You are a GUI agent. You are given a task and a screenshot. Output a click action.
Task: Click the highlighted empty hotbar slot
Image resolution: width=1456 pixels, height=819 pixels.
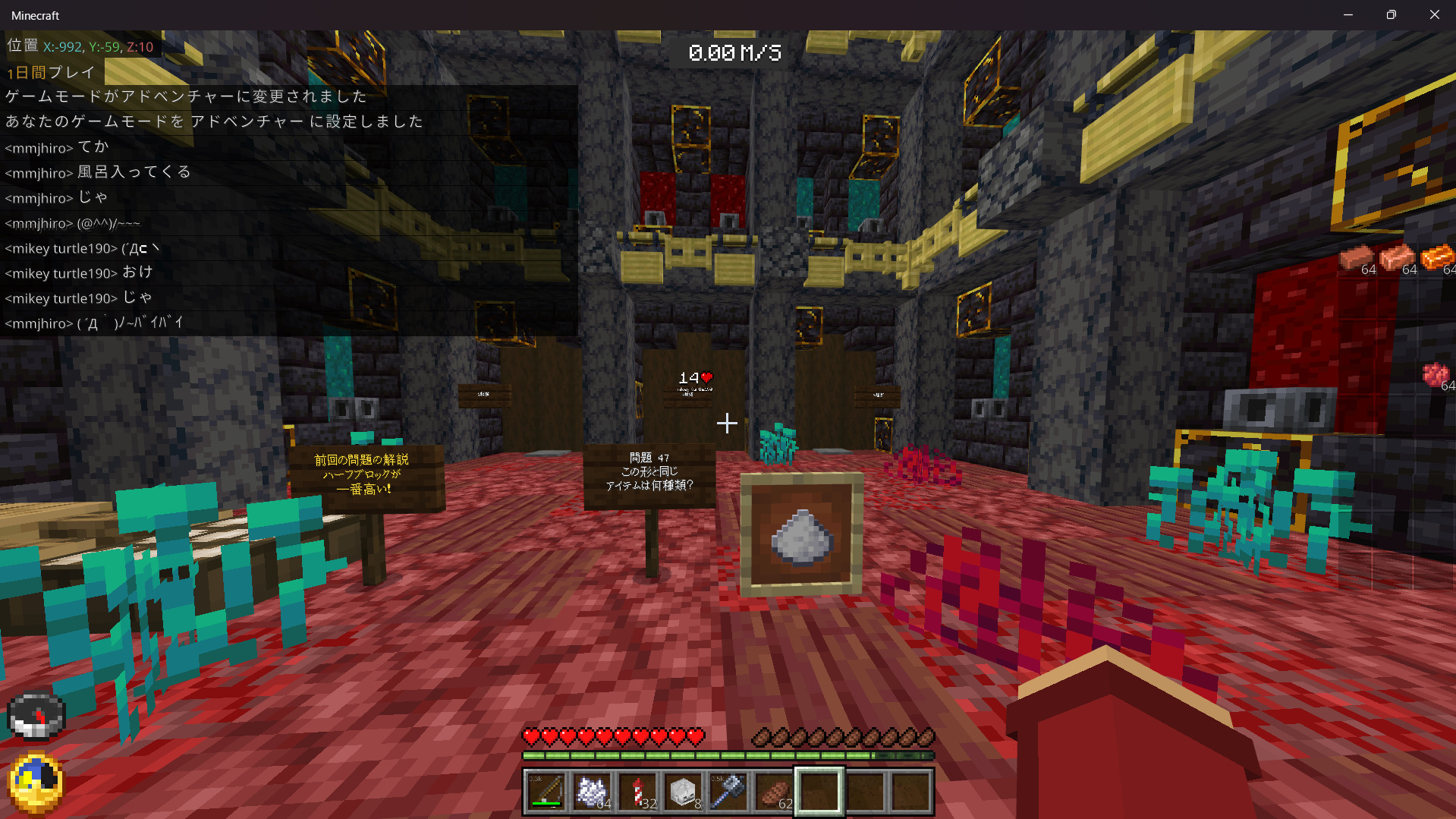pyautogui.click(x=819, y=792)
